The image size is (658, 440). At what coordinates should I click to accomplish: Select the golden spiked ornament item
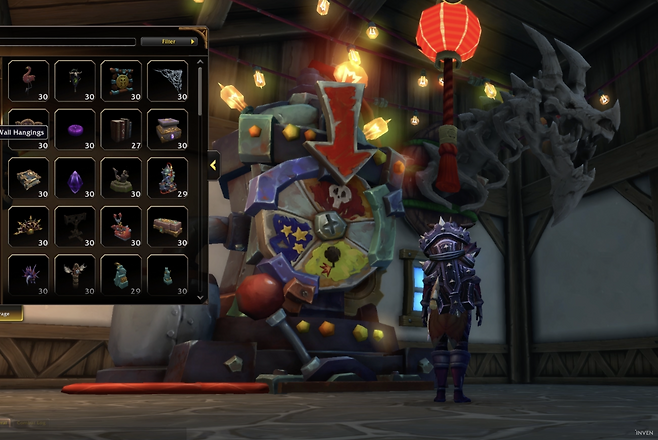28,226
